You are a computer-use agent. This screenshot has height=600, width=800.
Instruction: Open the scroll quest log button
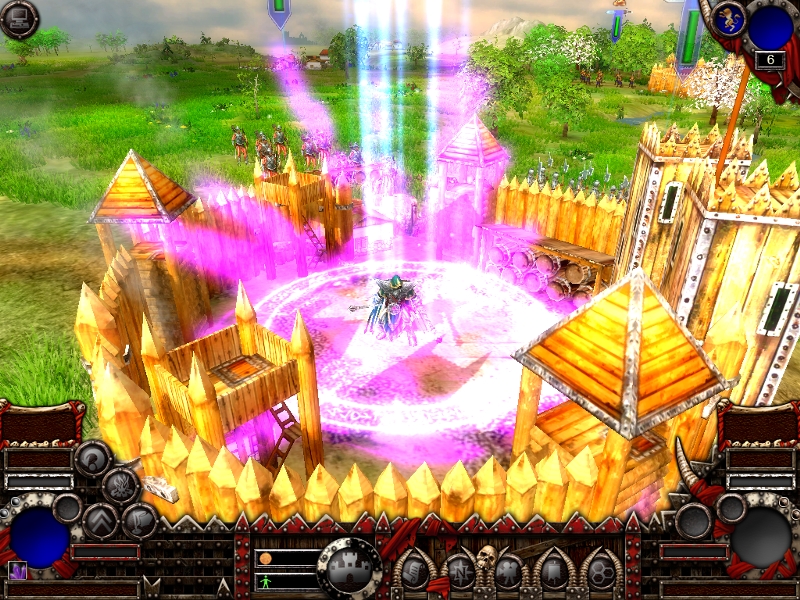(x=413, y=572)
